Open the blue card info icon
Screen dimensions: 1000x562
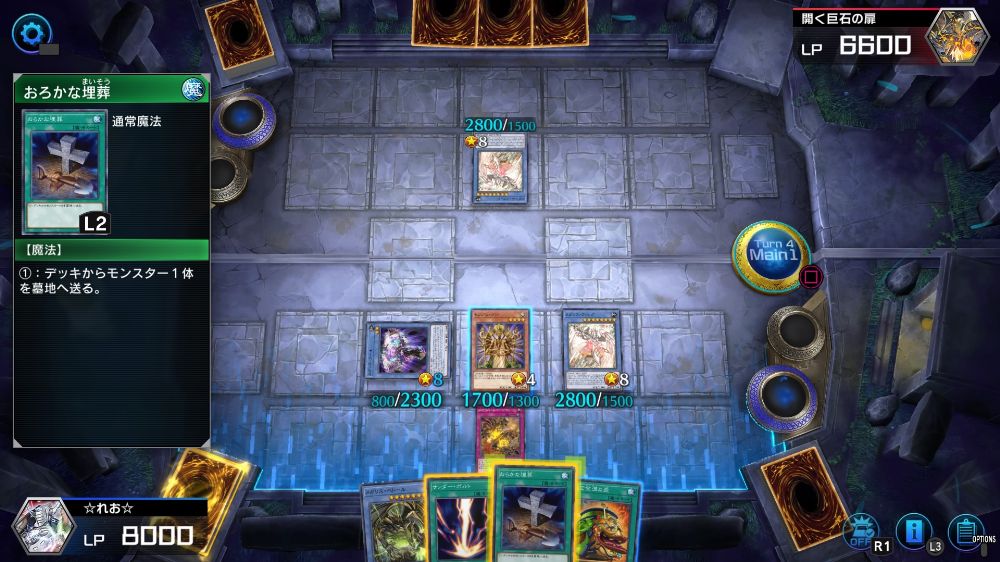point(914,530)
